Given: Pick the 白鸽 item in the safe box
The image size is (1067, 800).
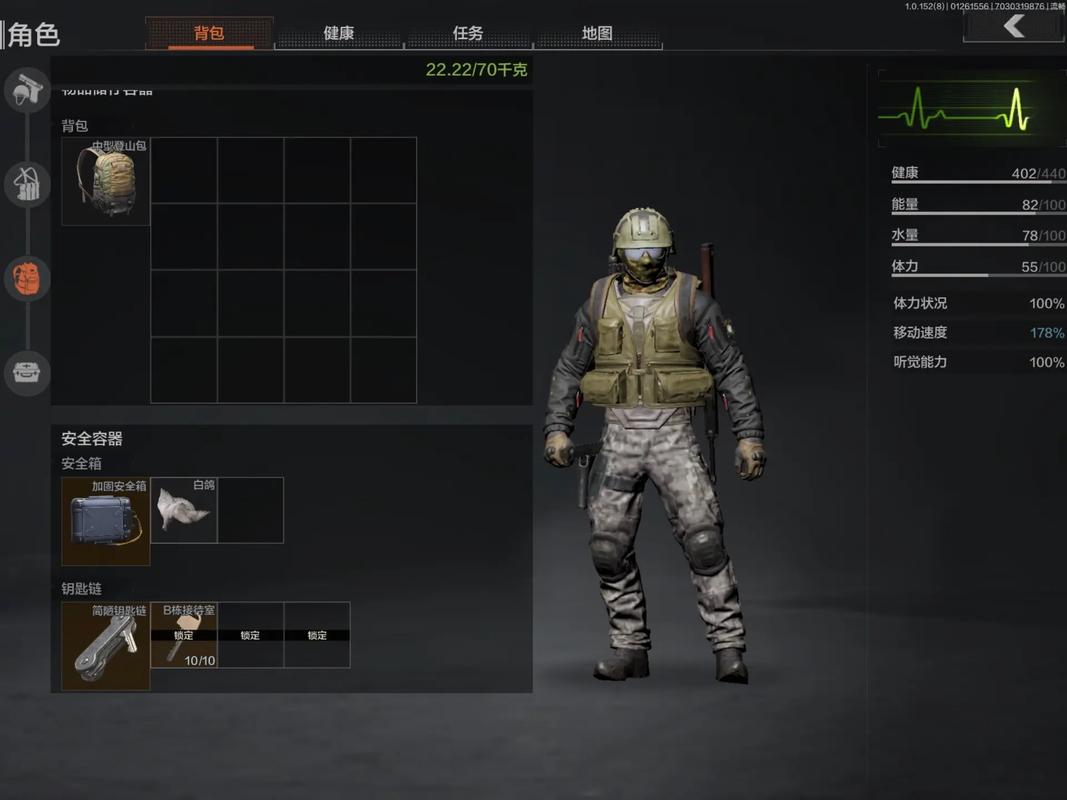Looking at the screenshot, I should [x=184, y=510].
